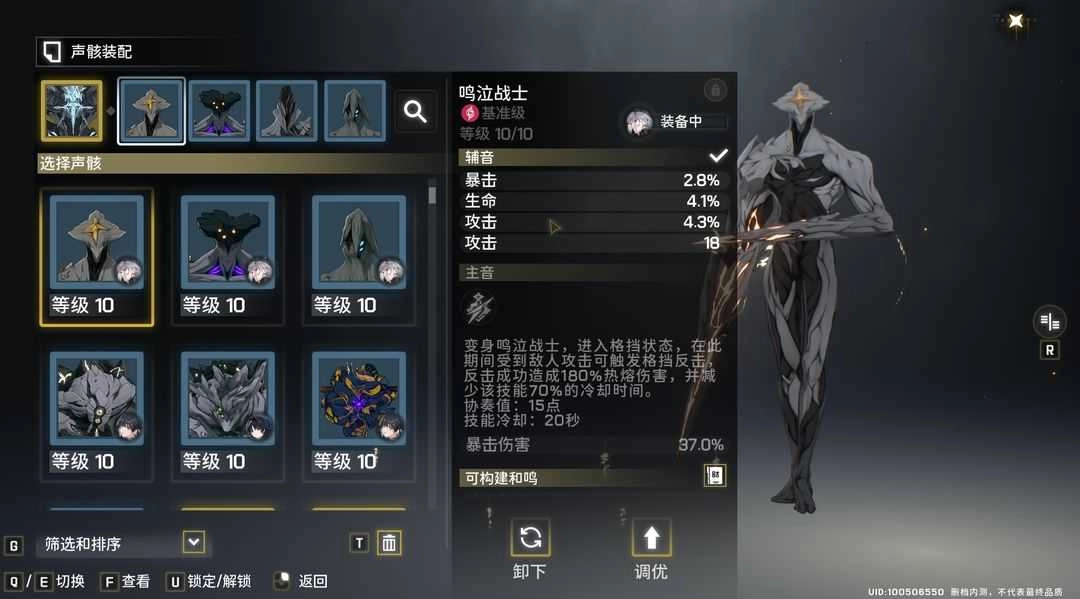Screen dimensions: 1080x599
Task: Select the blue-gold ornate circular echo
Action: [x=359, y=411]
